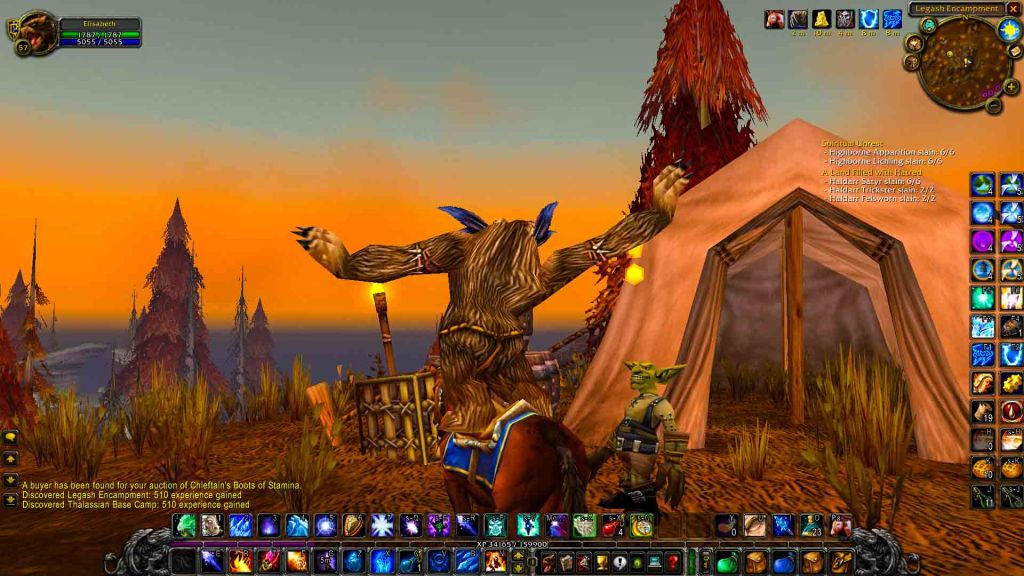Click the blue shield buff icon
The height and width of the screenshot is (576, 1024).
[866, 19]
